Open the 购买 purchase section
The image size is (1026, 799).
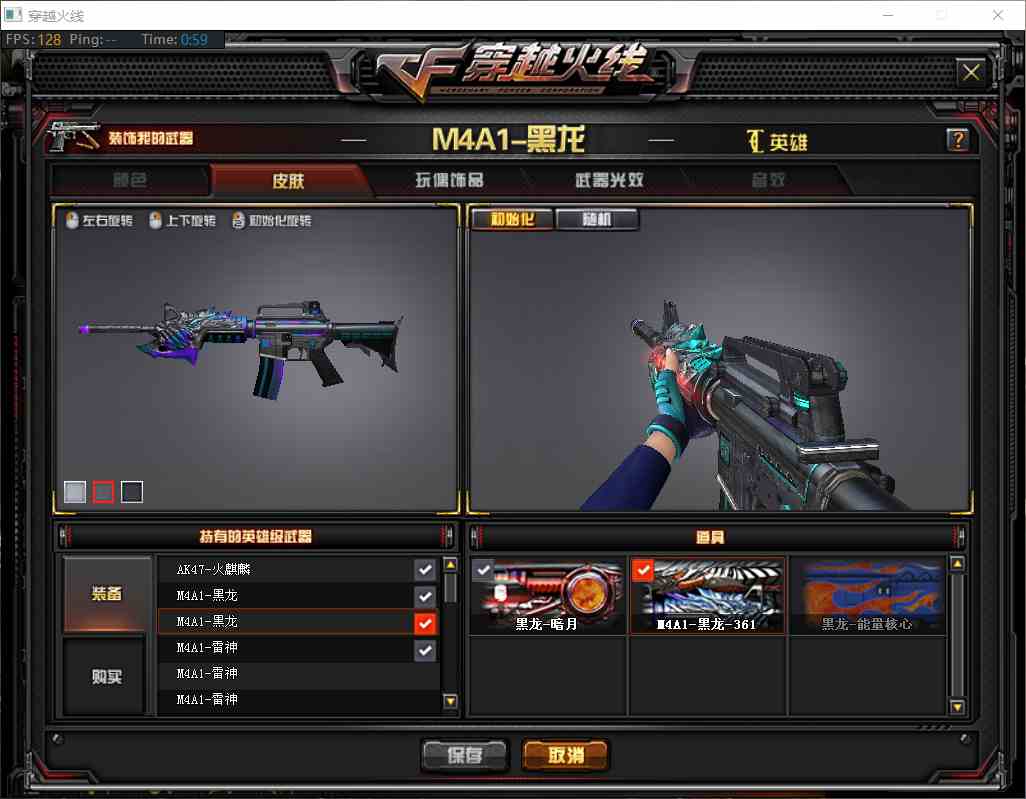[x=107, y=677]
